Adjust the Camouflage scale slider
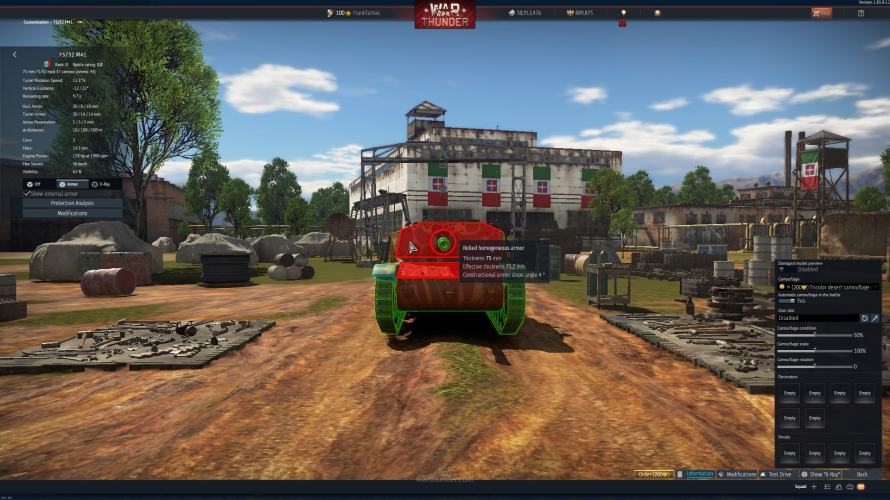This screenshot has width=890, height=500. tap(815, 351)
